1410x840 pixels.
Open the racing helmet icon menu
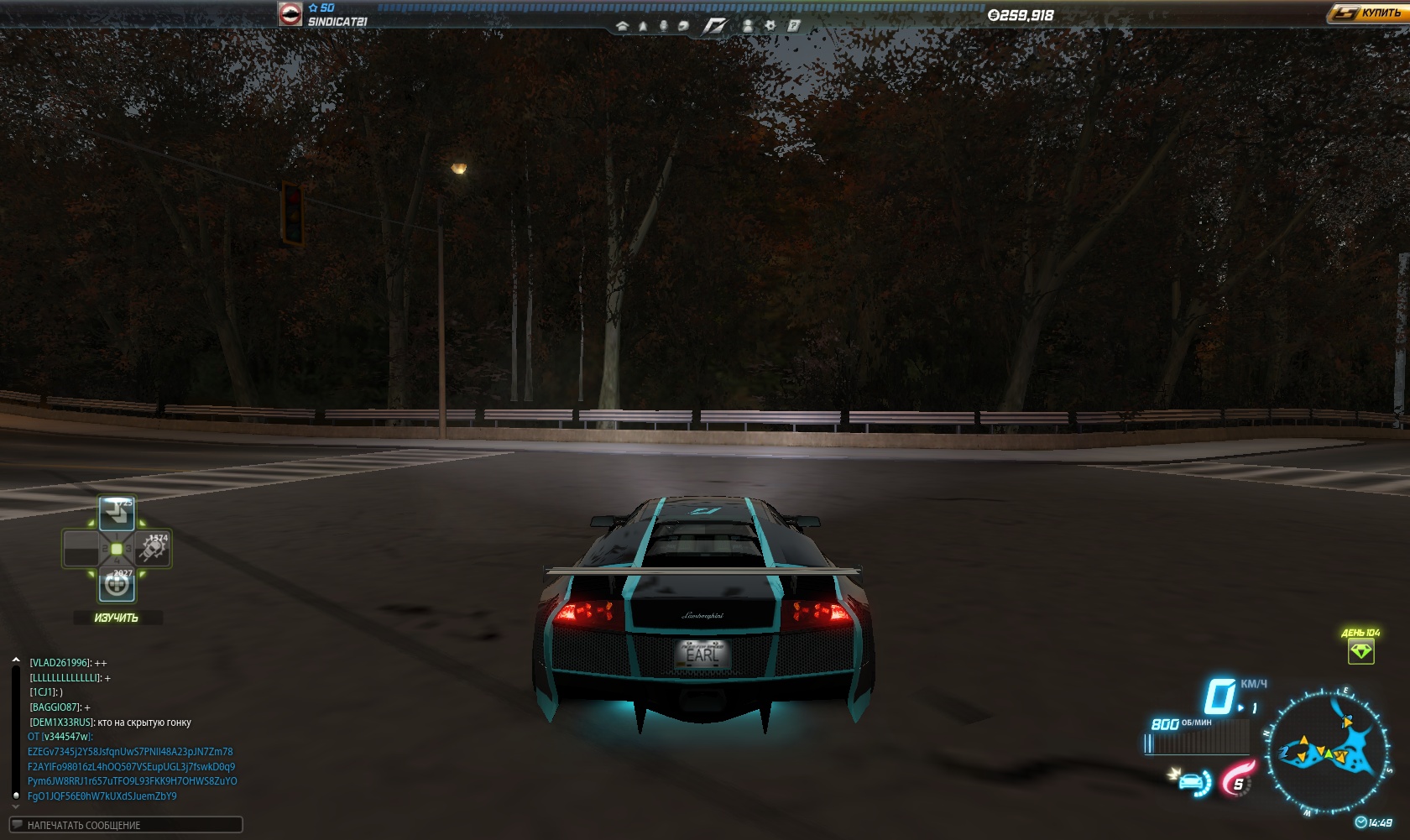[683, 26]
